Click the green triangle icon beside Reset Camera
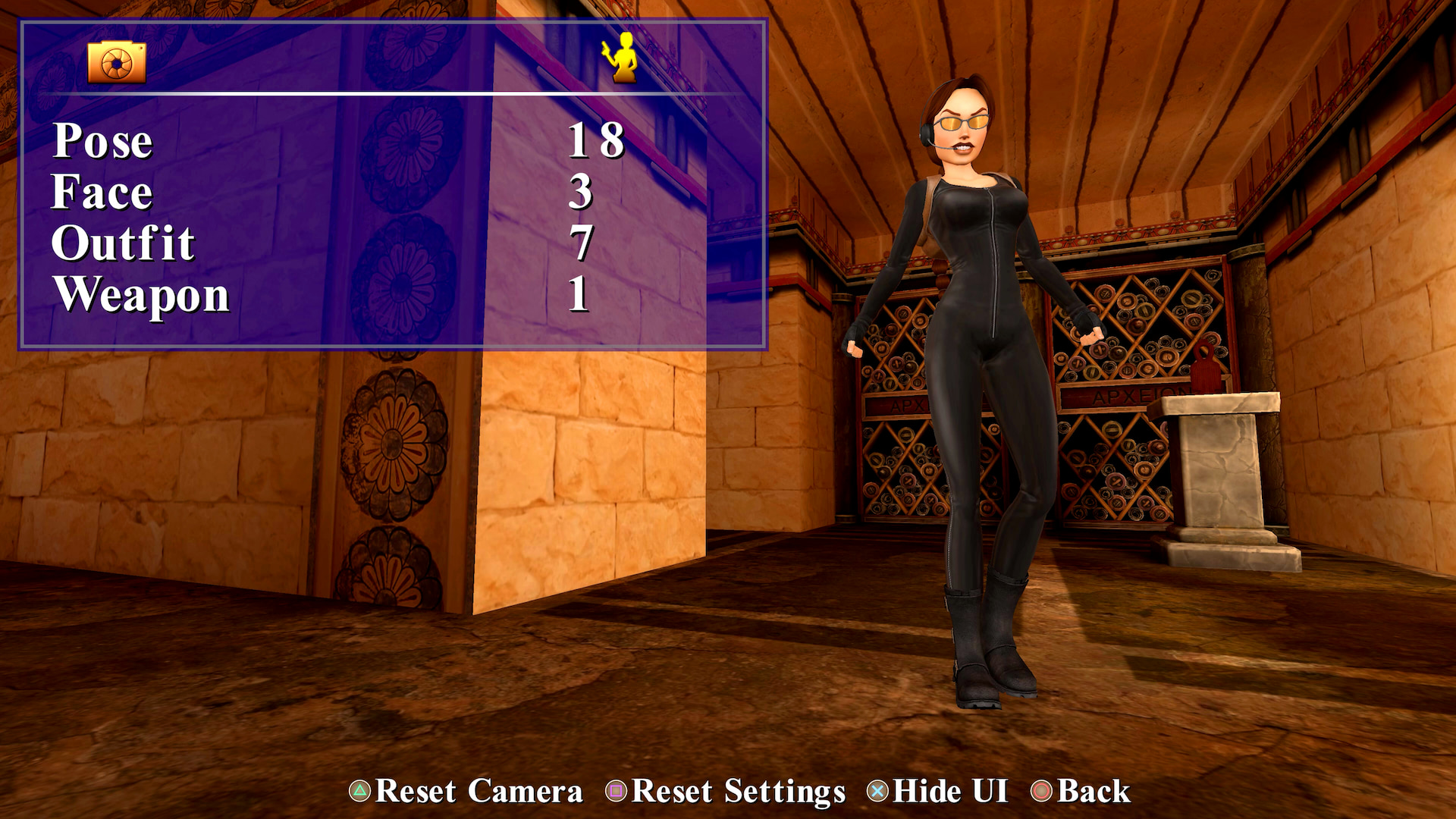This screenshot has height=819, width=1456. click(359, 791)
